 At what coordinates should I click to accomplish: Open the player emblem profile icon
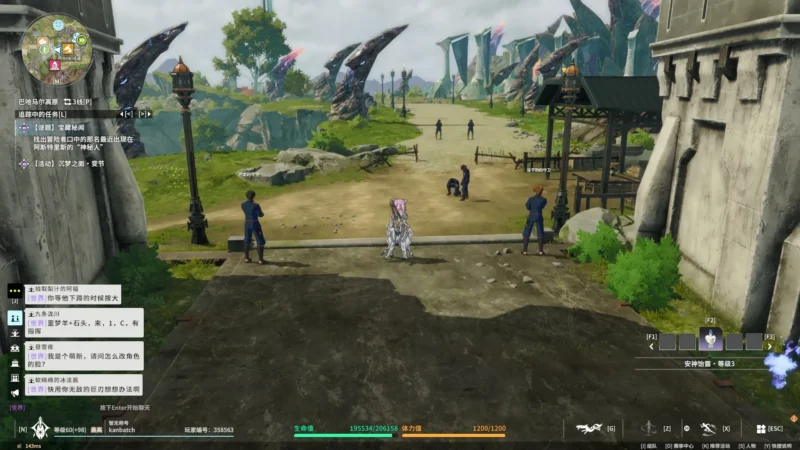click(x=39, y=429)
